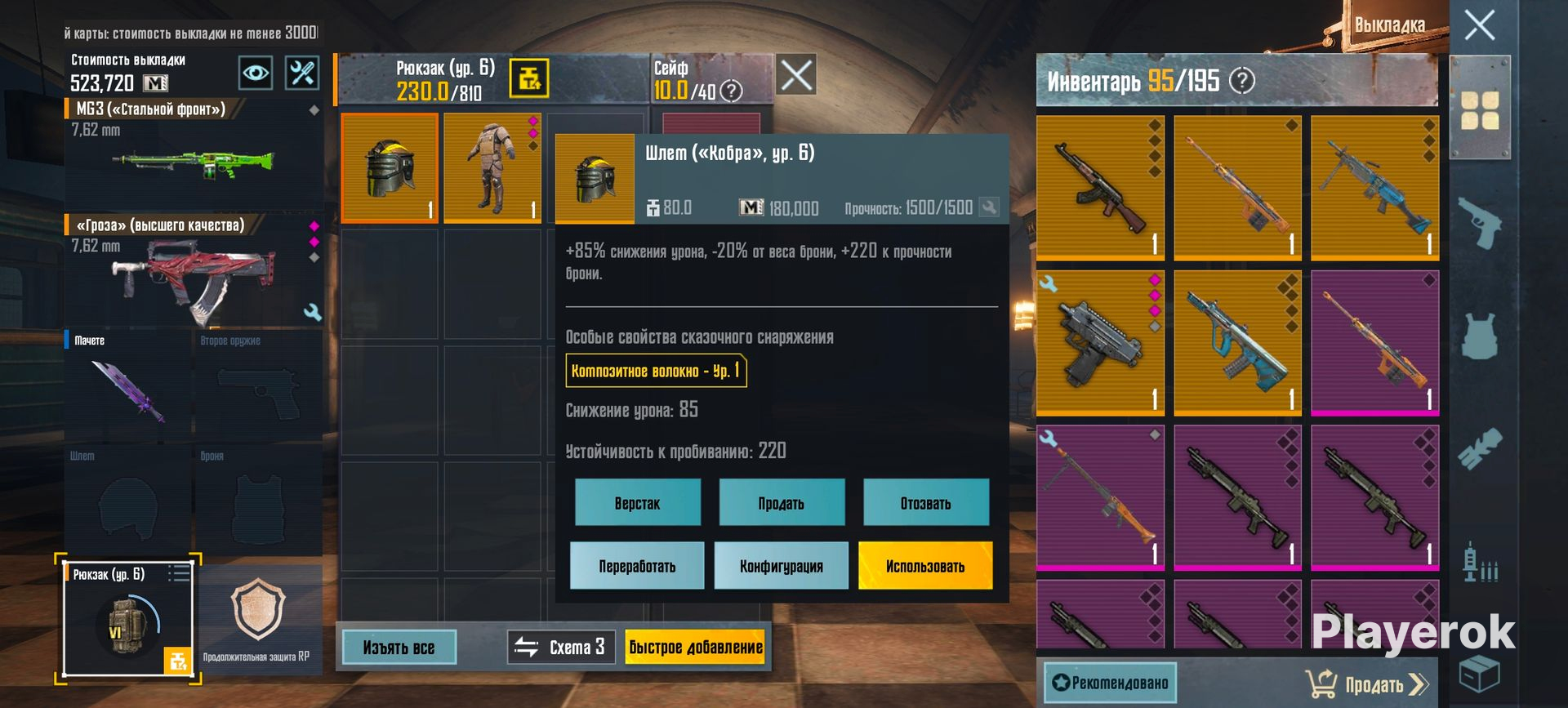This screenshot has height=708, width=1568.
Task: Select the machete melee slot
Action: point(128,385)
